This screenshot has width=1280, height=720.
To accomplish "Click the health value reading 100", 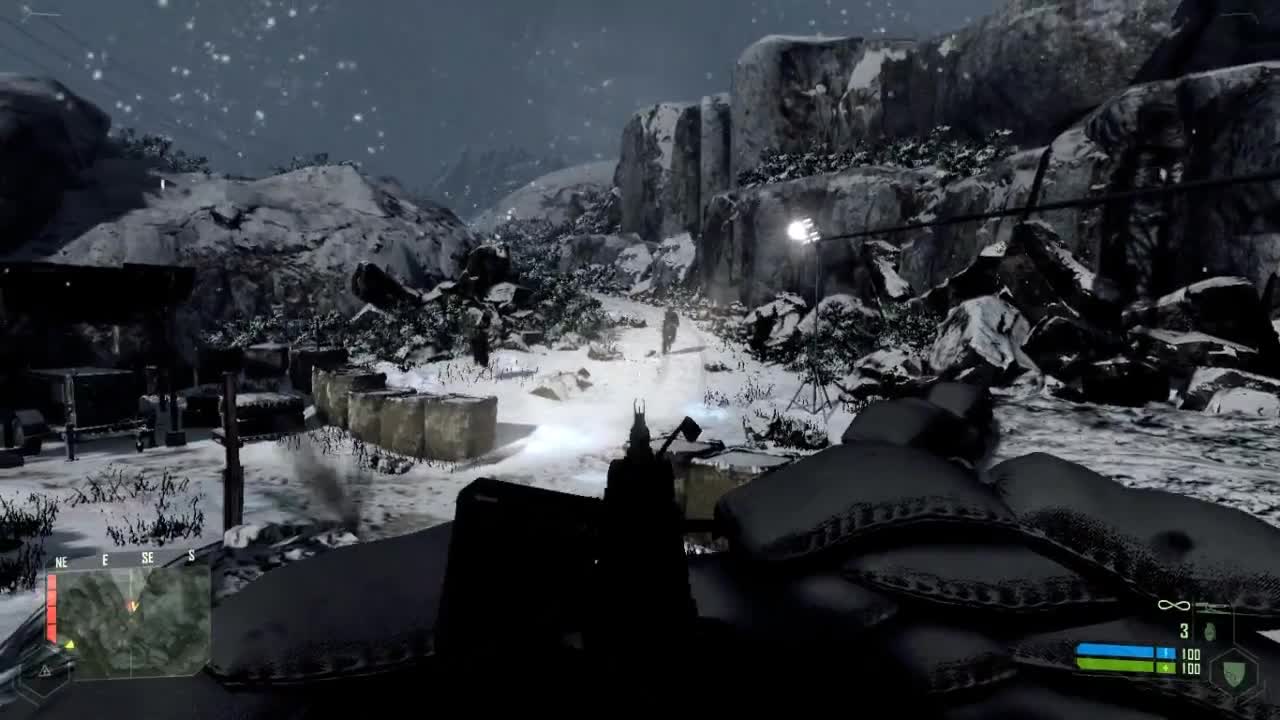I will pos(1190,668).
